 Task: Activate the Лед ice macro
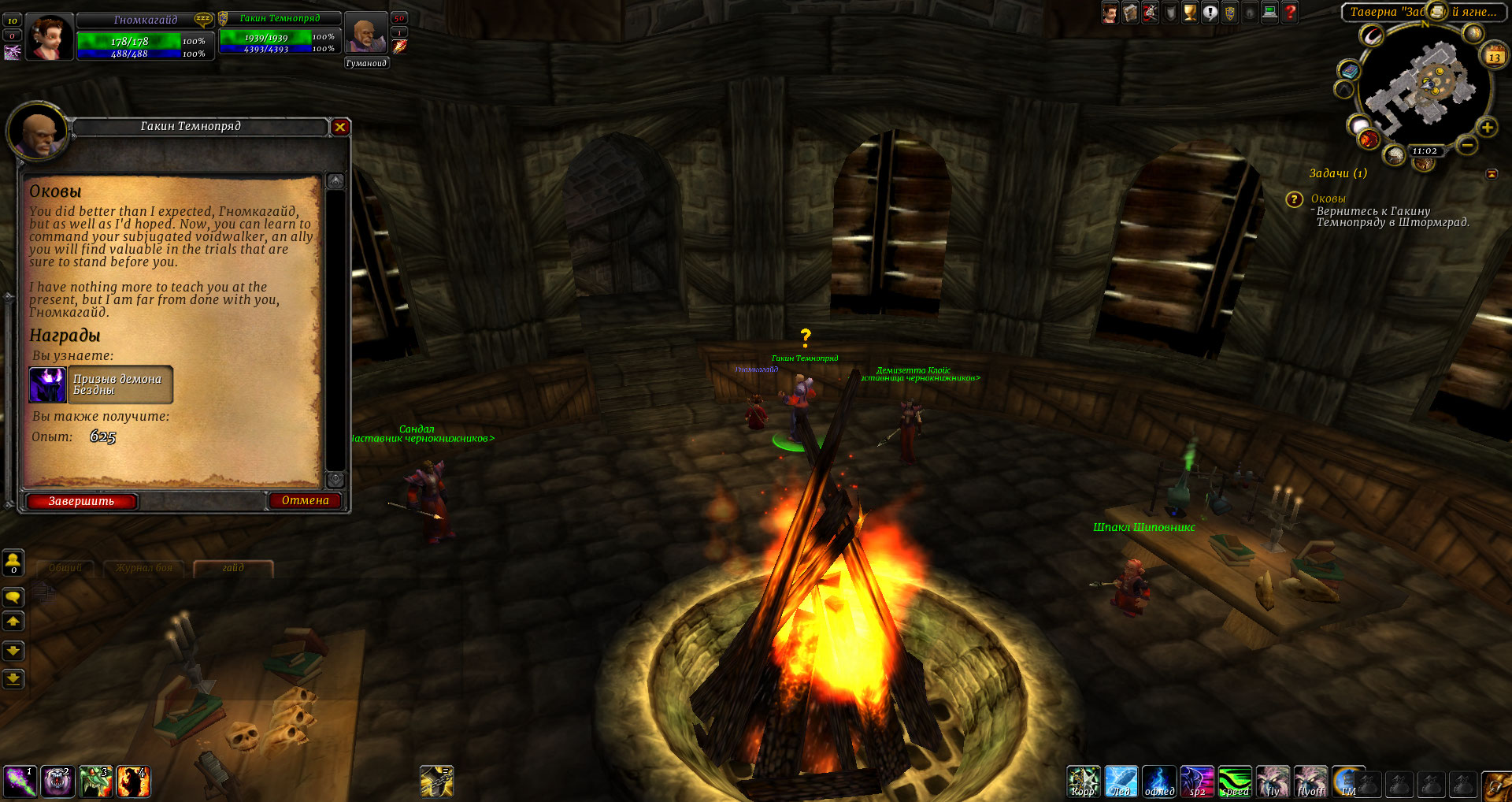1120,782
